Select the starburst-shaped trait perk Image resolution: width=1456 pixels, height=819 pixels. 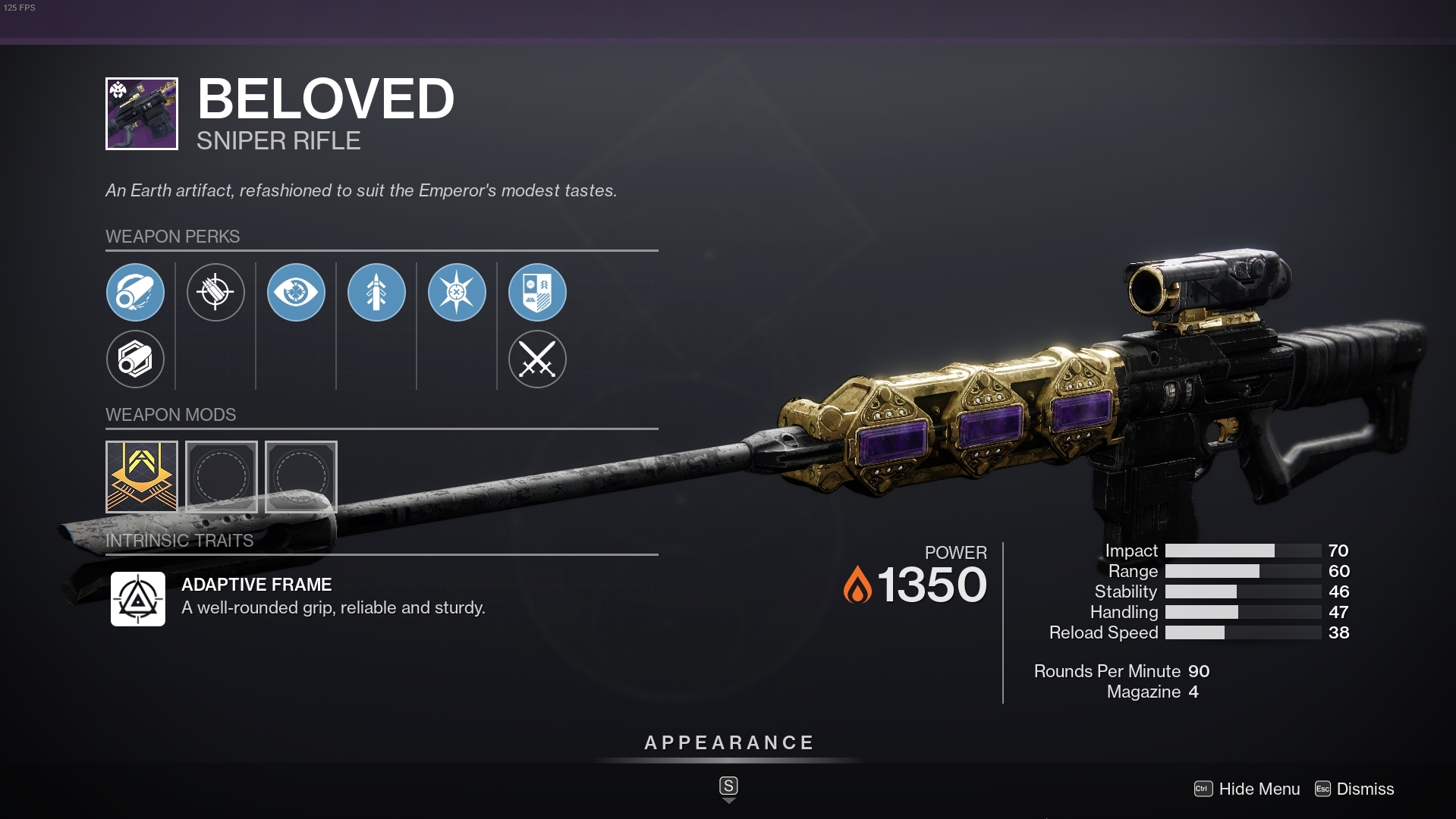457,292
